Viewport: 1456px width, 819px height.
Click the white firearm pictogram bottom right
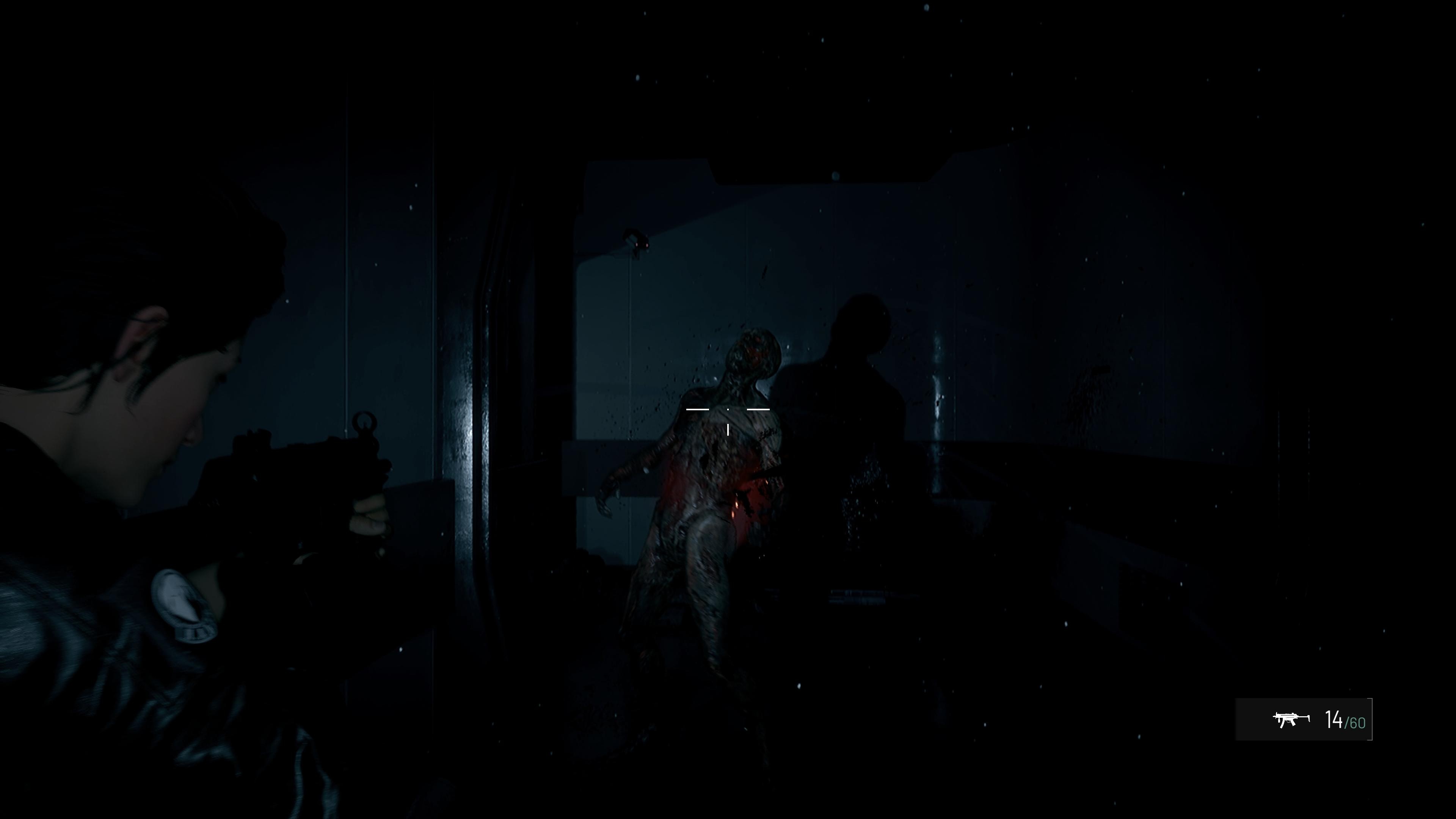[1292, 720]
